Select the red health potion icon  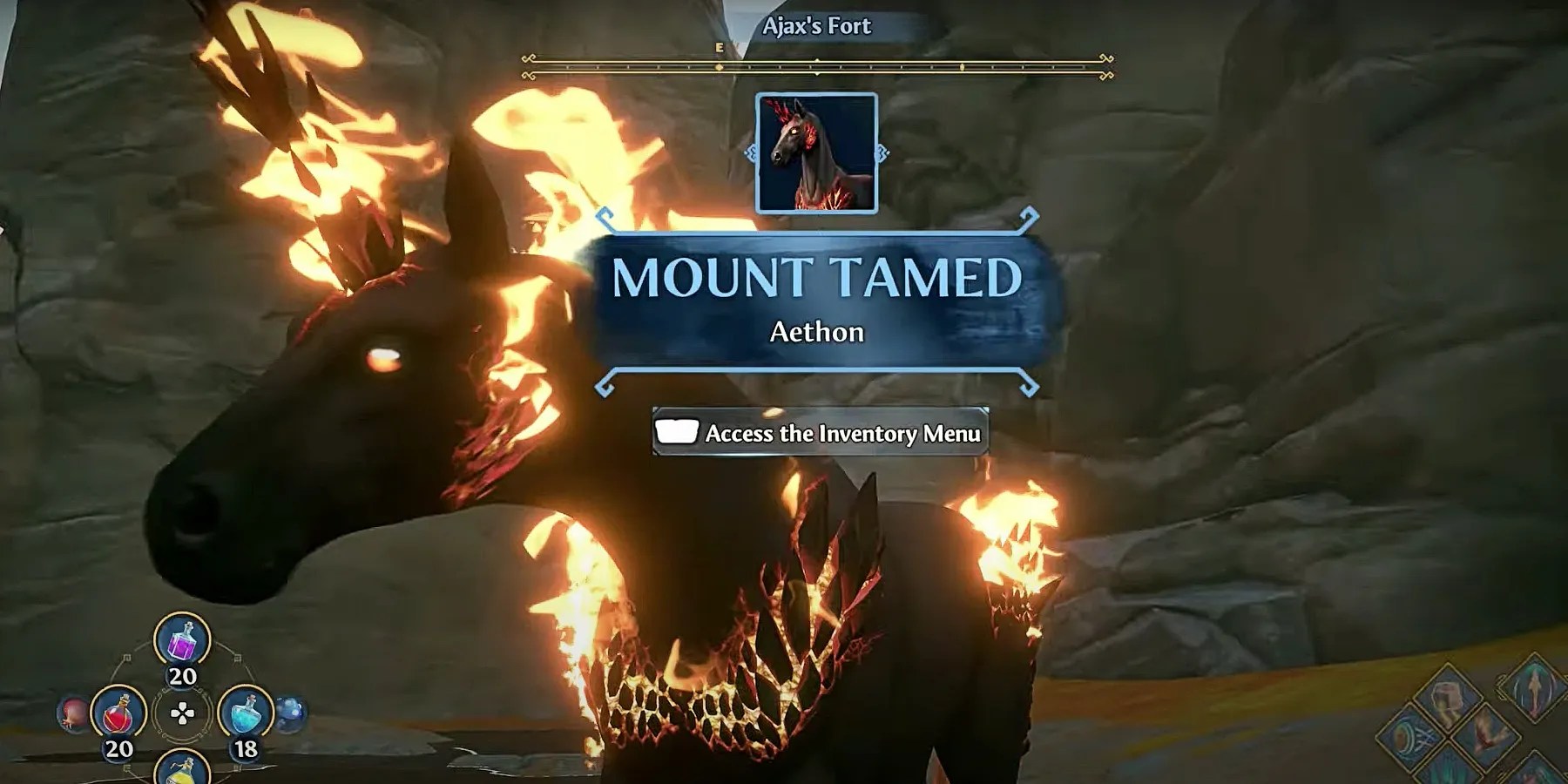pos(118,713)
